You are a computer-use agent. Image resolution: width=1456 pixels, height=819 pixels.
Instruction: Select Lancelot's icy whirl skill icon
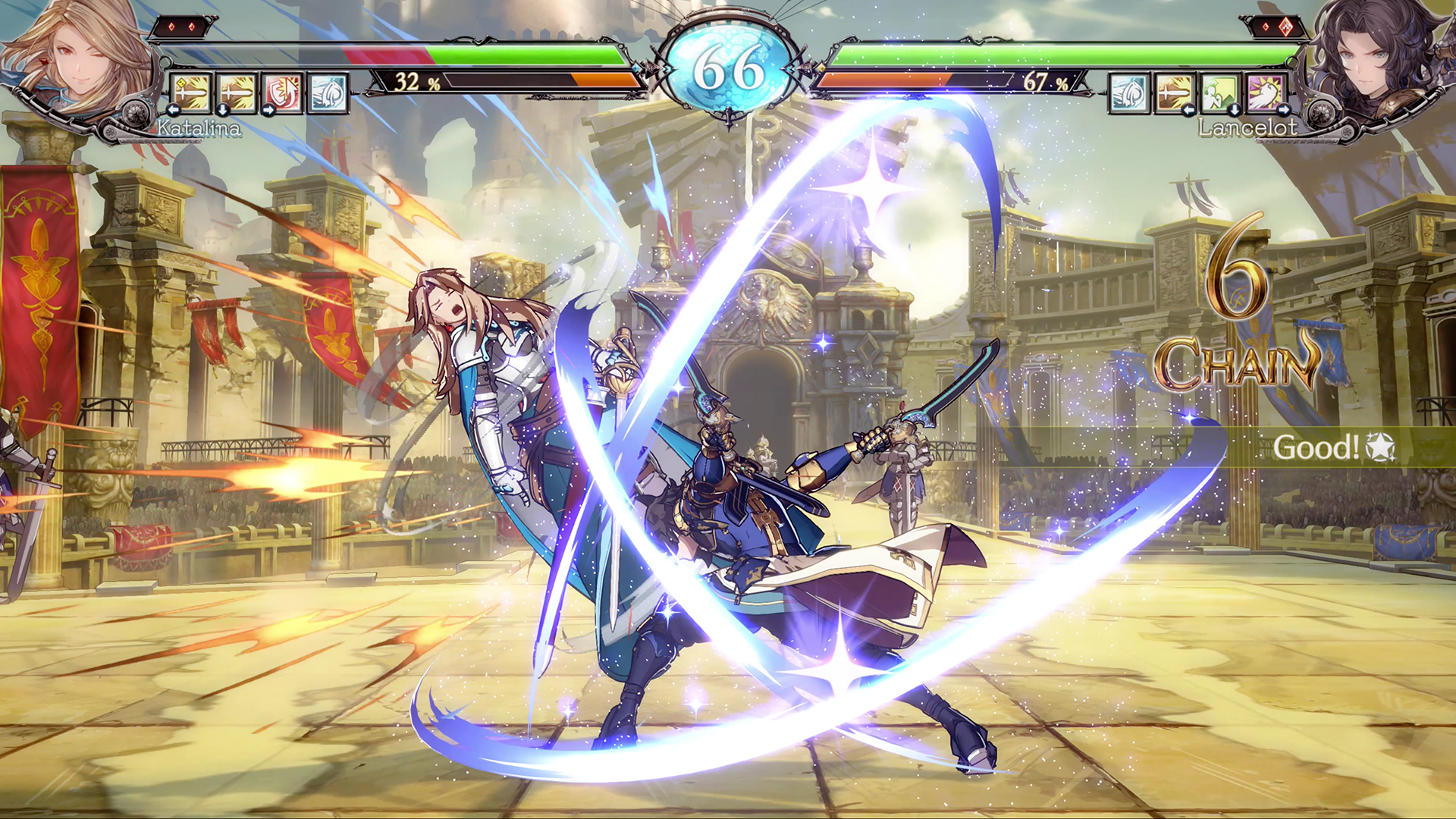[x=1130, y=93]
